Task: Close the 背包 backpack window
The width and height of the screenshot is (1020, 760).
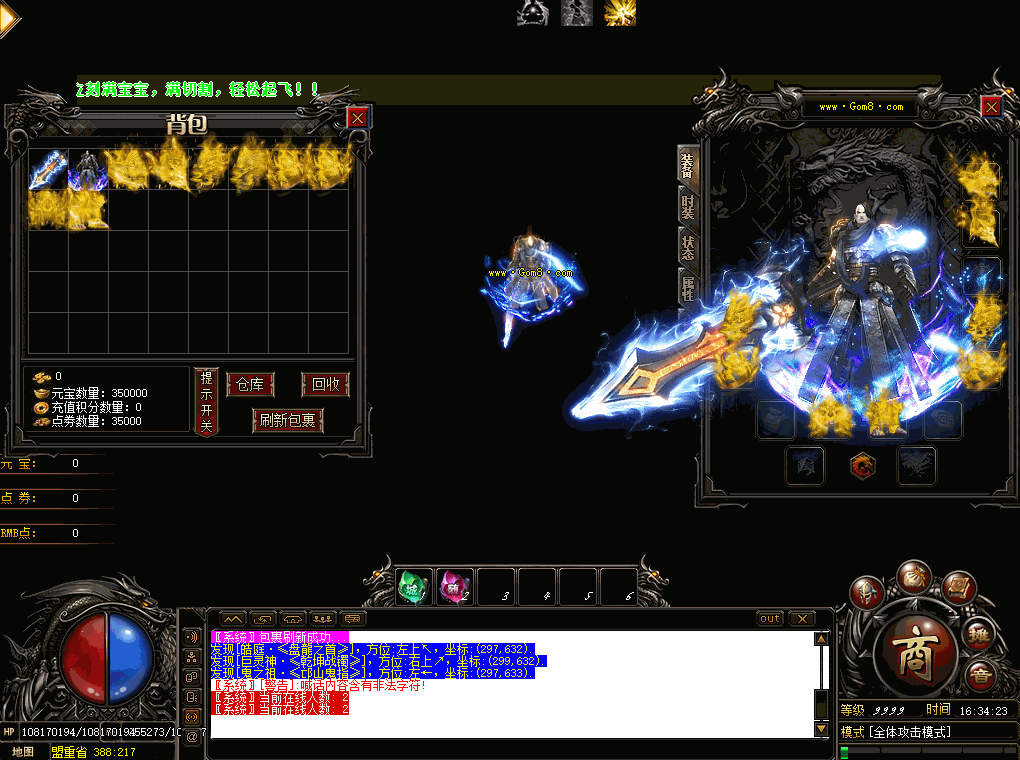Action: [357, 117]
